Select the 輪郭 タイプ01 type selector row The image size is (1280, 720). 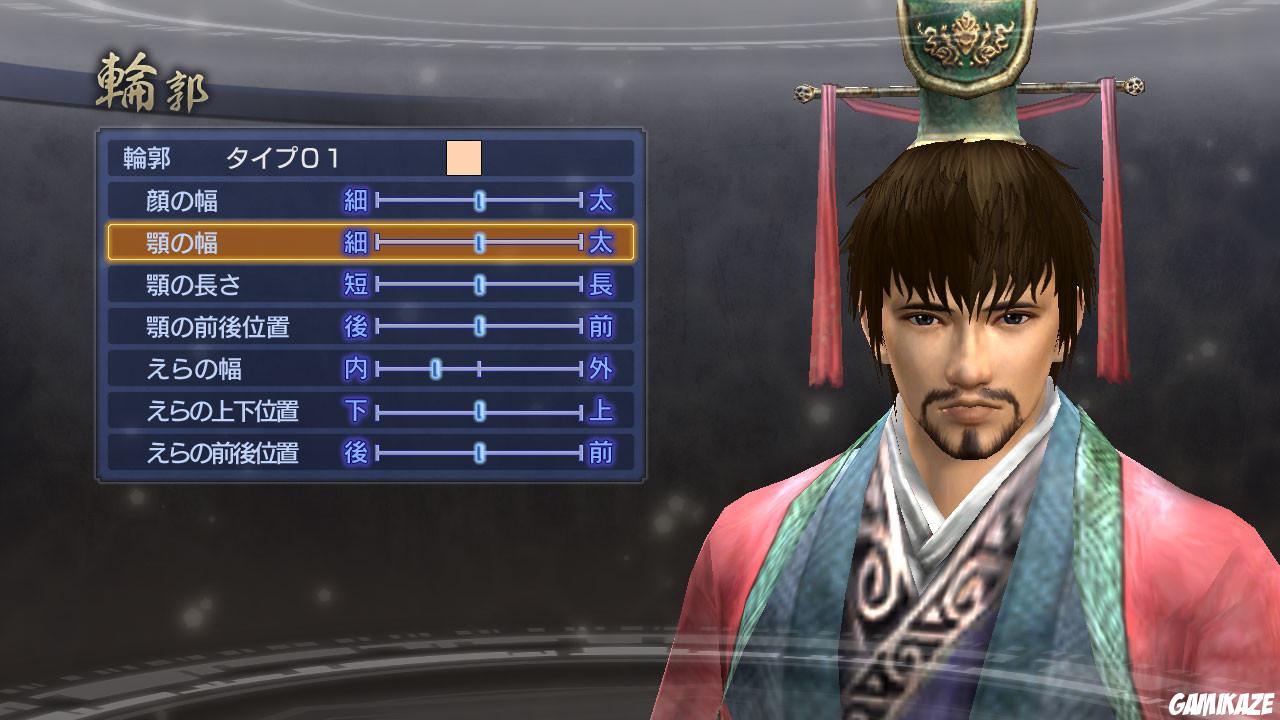(x=300, y=156)
